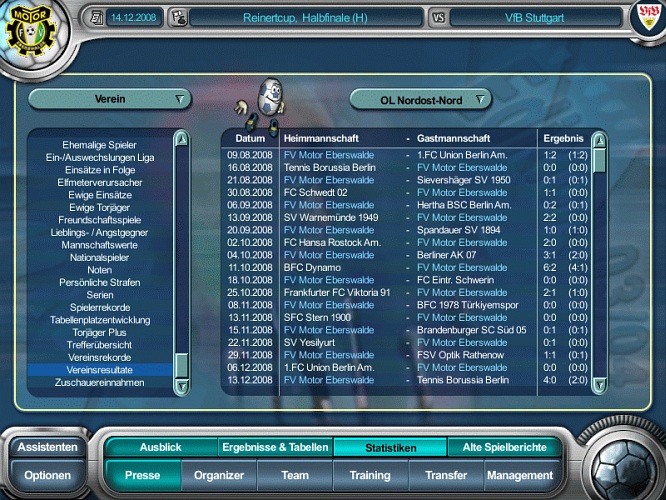Switch to the Ausblick tab
The image size is (666, 500).
[x=161, y=448]
